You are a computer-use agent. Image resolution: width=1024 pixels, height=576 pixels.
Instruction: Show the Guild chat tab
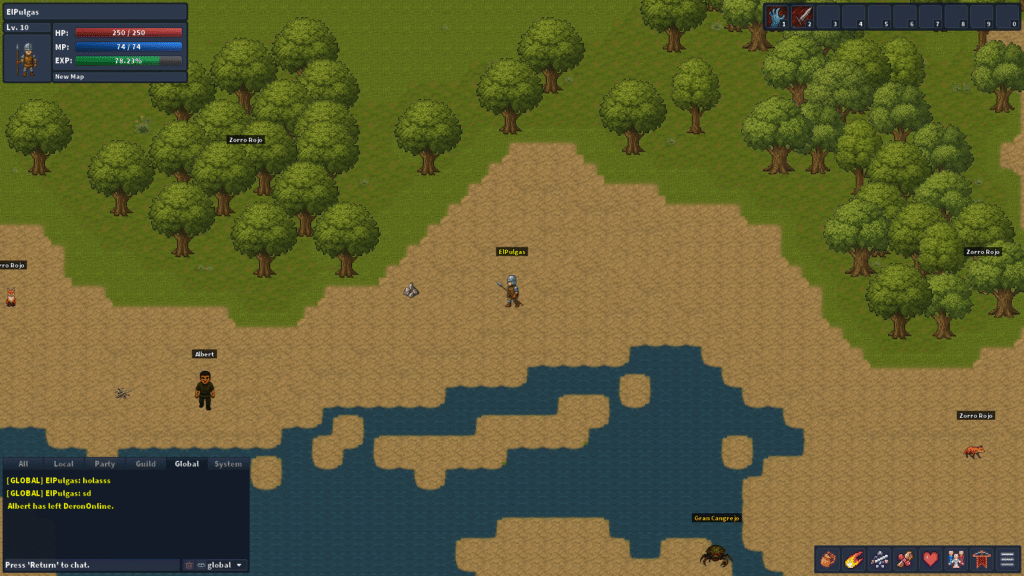pos(145,464)
